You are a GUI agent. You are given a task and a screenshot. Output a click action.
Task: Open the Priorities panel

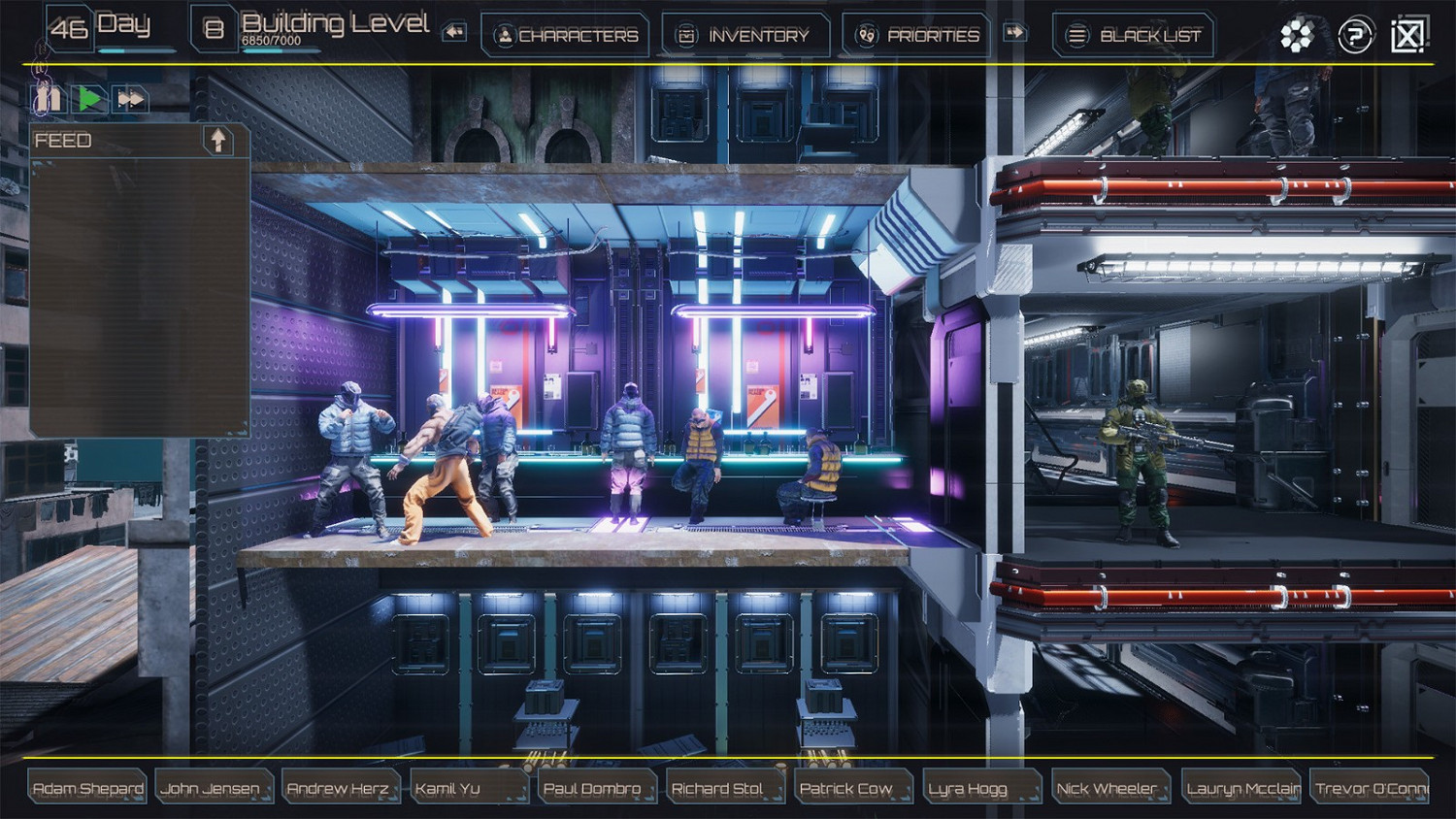pyautogui.click(x=916, y=35)
